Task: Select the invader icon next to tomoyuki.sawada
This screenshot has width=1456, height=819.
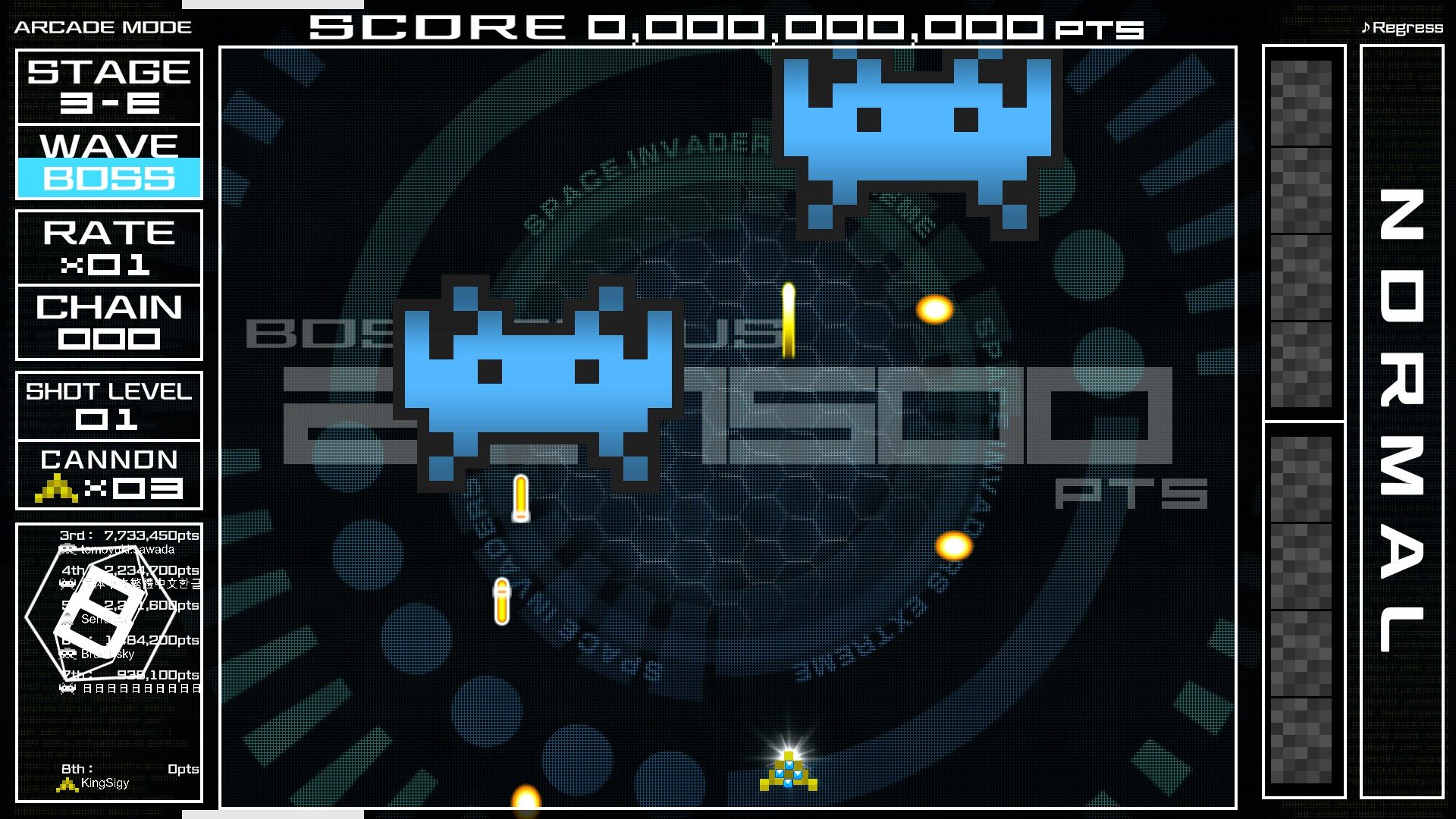Action: (x=68, y=549)
